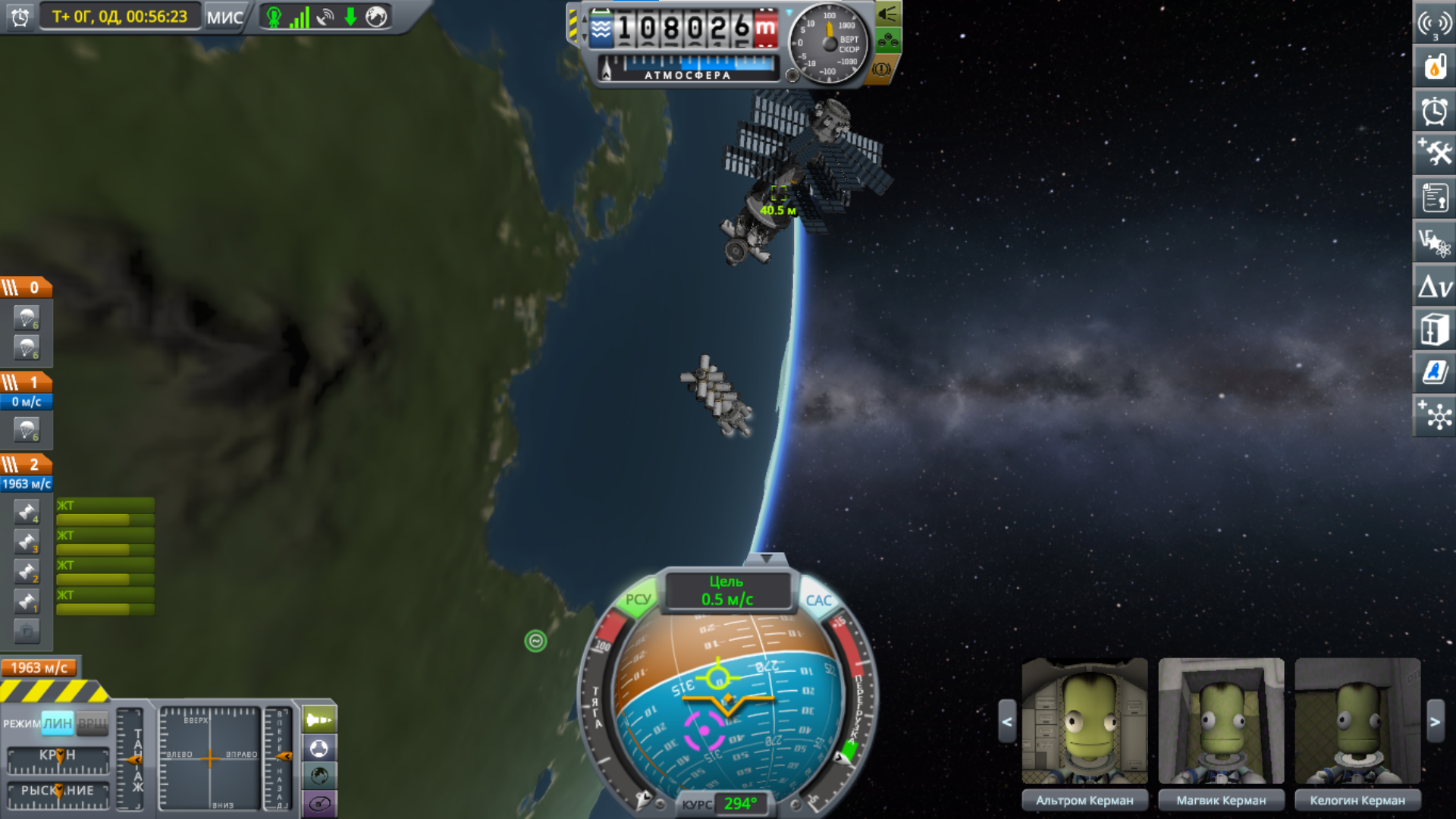1456x819 pixels.
Task: Open the time warp clock icon
Action: (20, 17)
